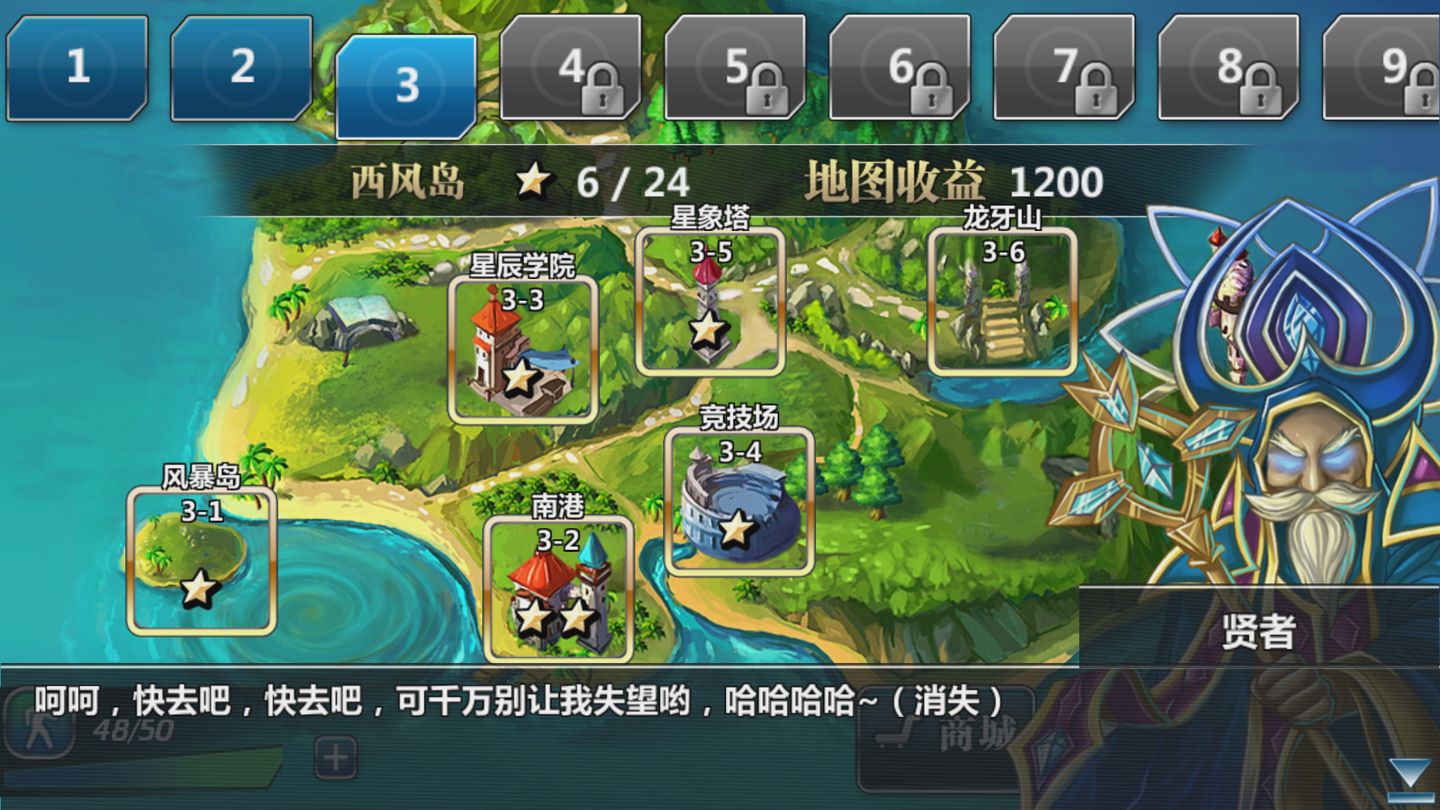Image resolution: width=1440 pixels, height=810 pixels.
Task: Click the plus button to add stamina
Action: (x=336, y=758)
